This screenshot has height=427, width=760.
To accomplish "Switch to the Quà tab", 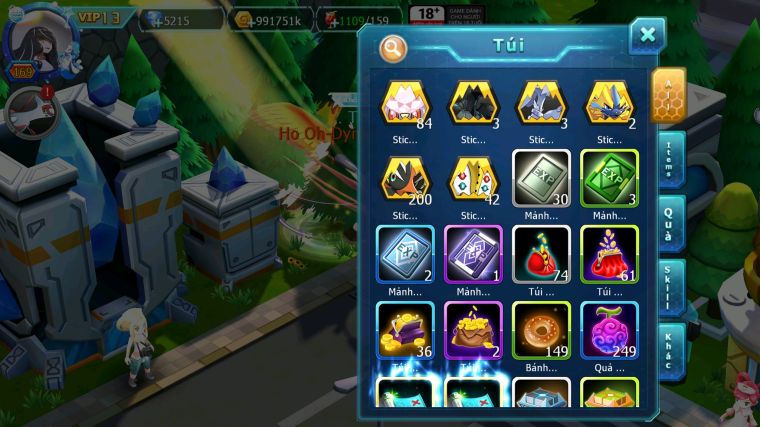I will [670, 221].
